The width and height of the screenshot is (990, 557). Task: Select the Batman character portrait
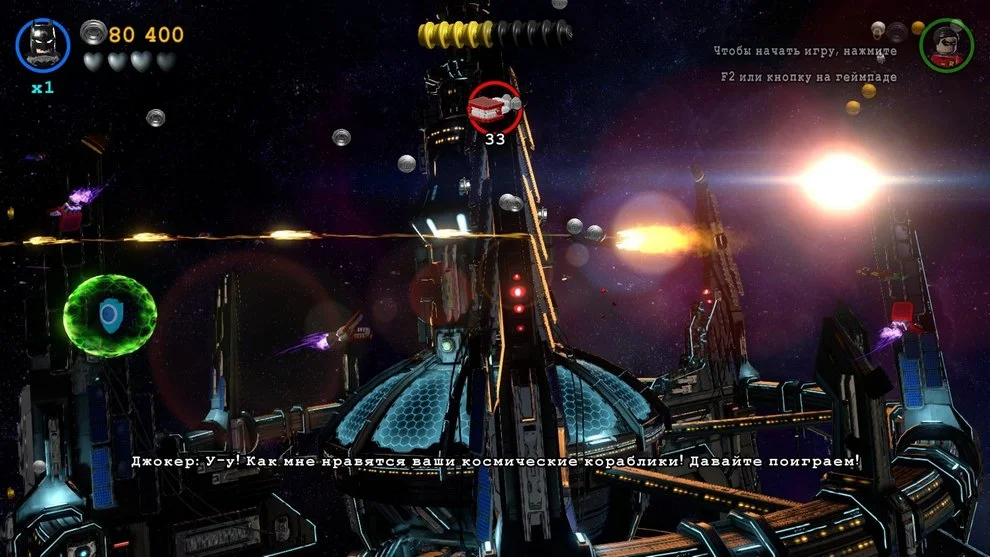click(x=43, y=45)
